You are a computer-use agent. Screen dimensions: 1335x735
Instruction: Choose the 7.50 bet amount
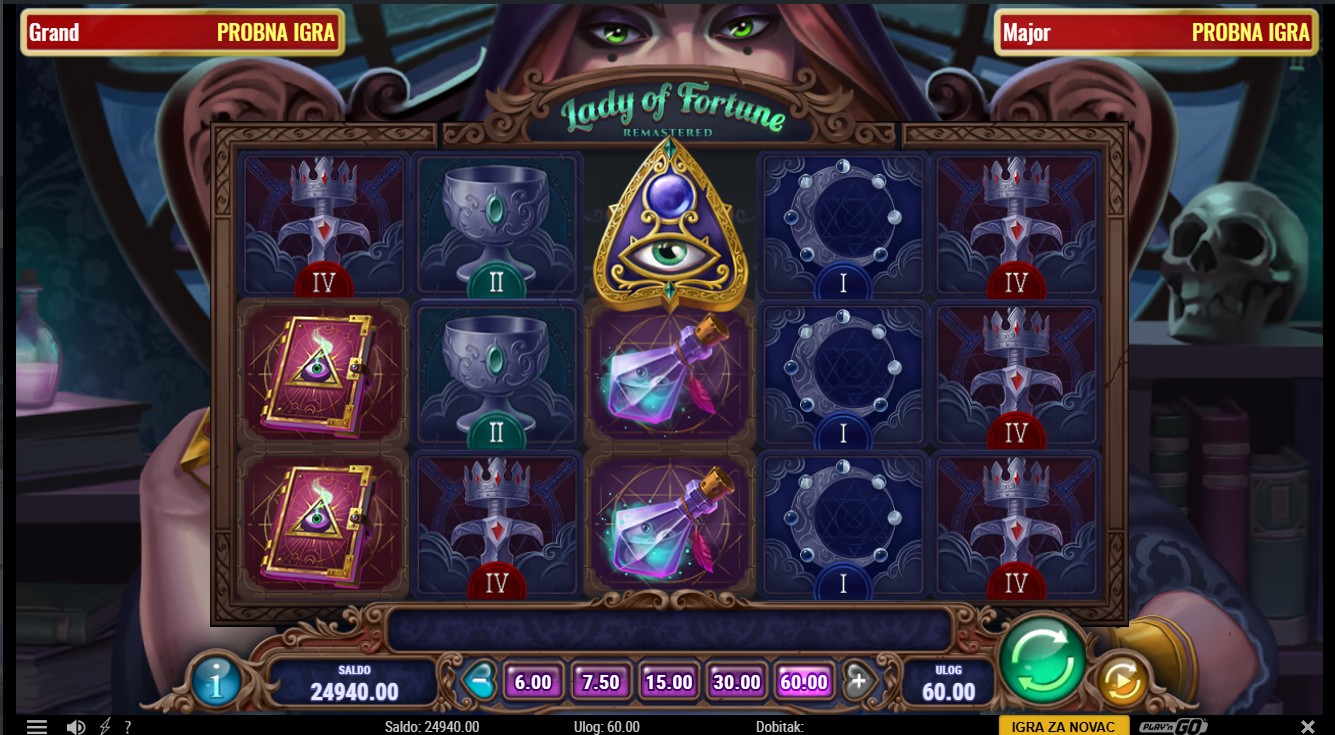click(x=601, y=682)
